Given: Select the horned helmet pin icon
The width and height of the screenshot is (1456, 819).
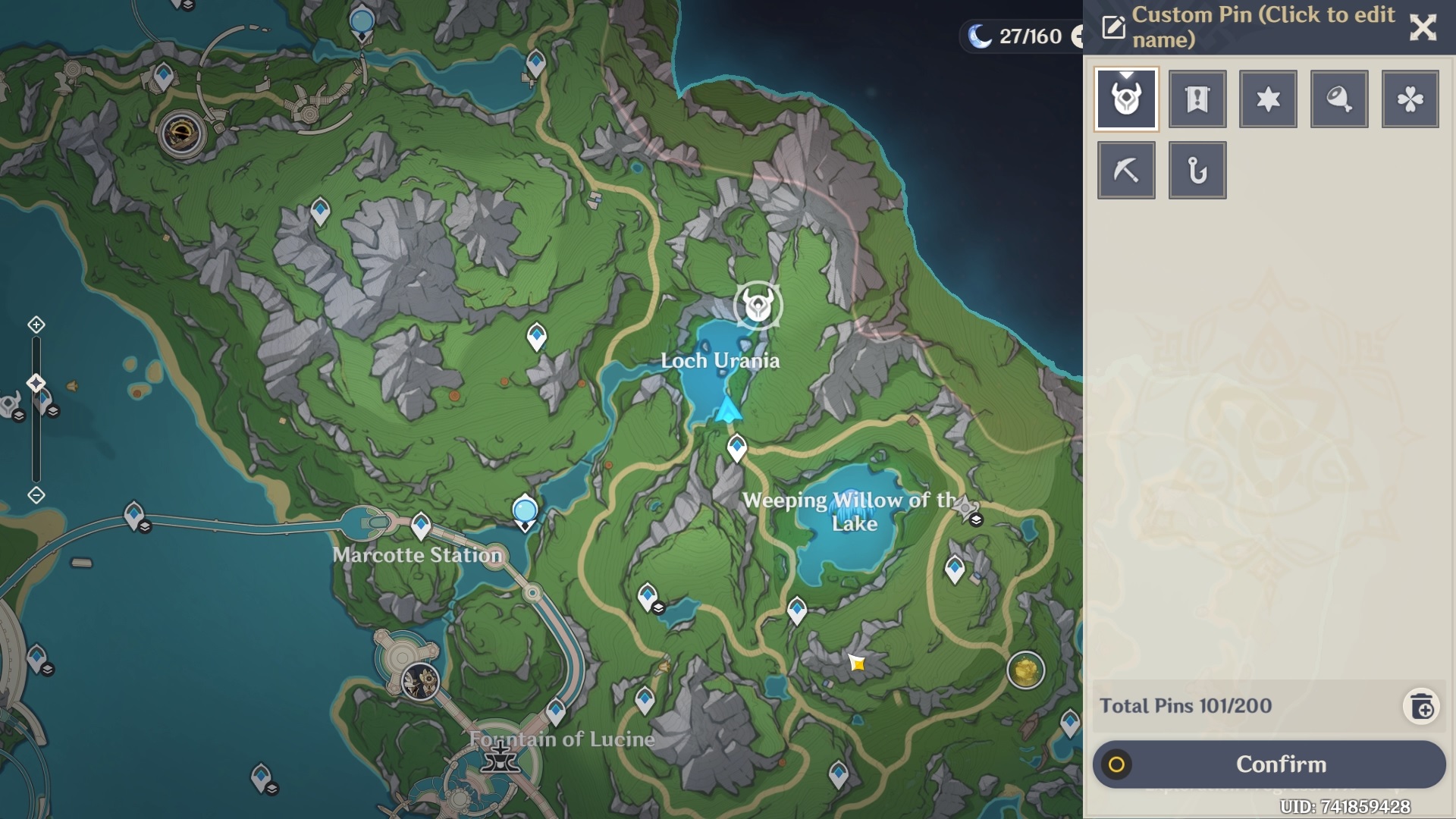Looking at the screenshot, I should pos(1126,99).
